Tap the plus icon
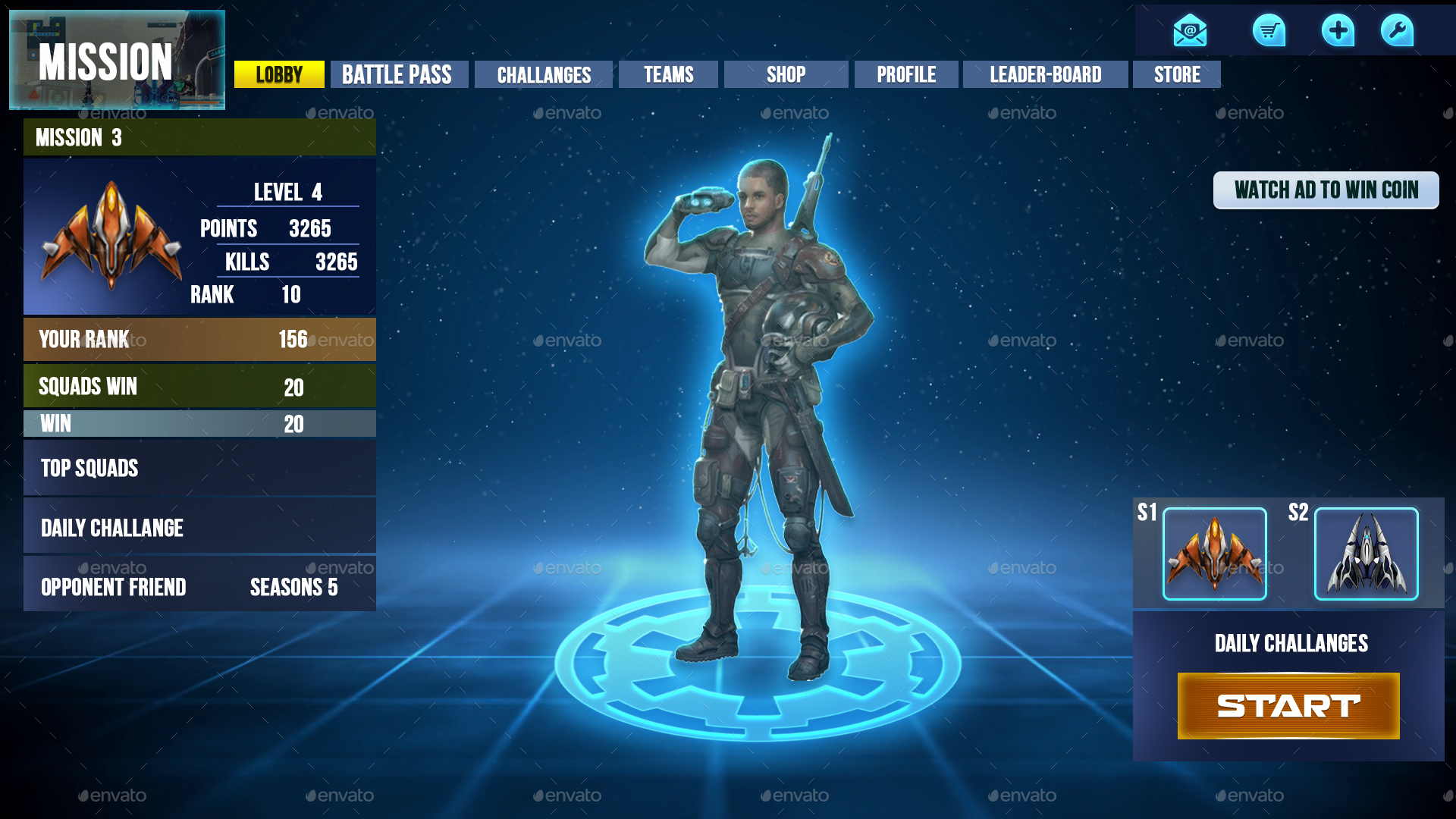 coord(1338,31)
